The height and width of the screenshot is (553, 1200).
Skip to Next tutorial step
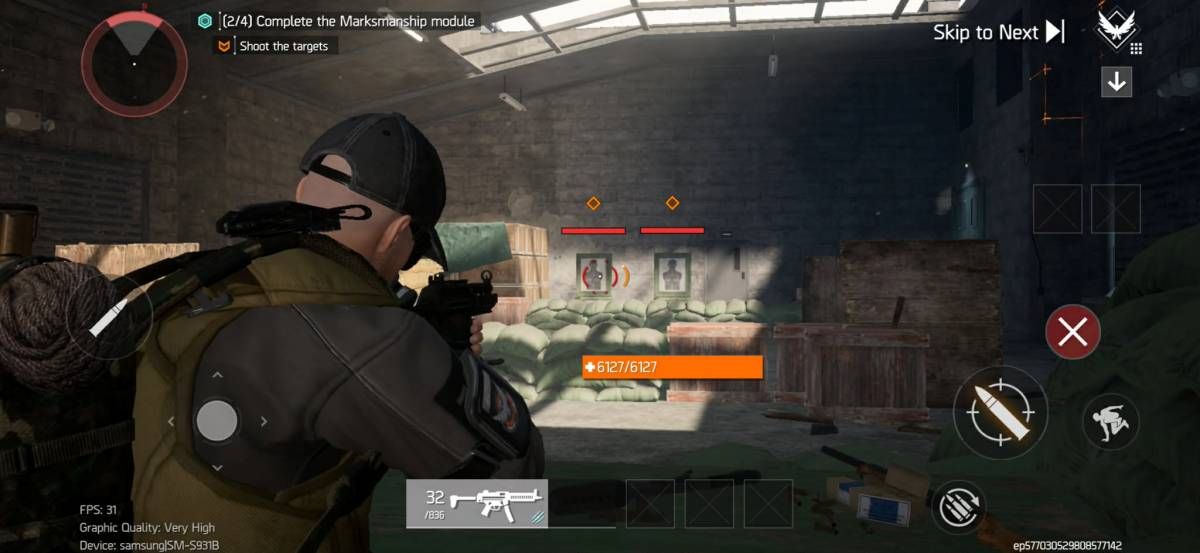point(998,32)
